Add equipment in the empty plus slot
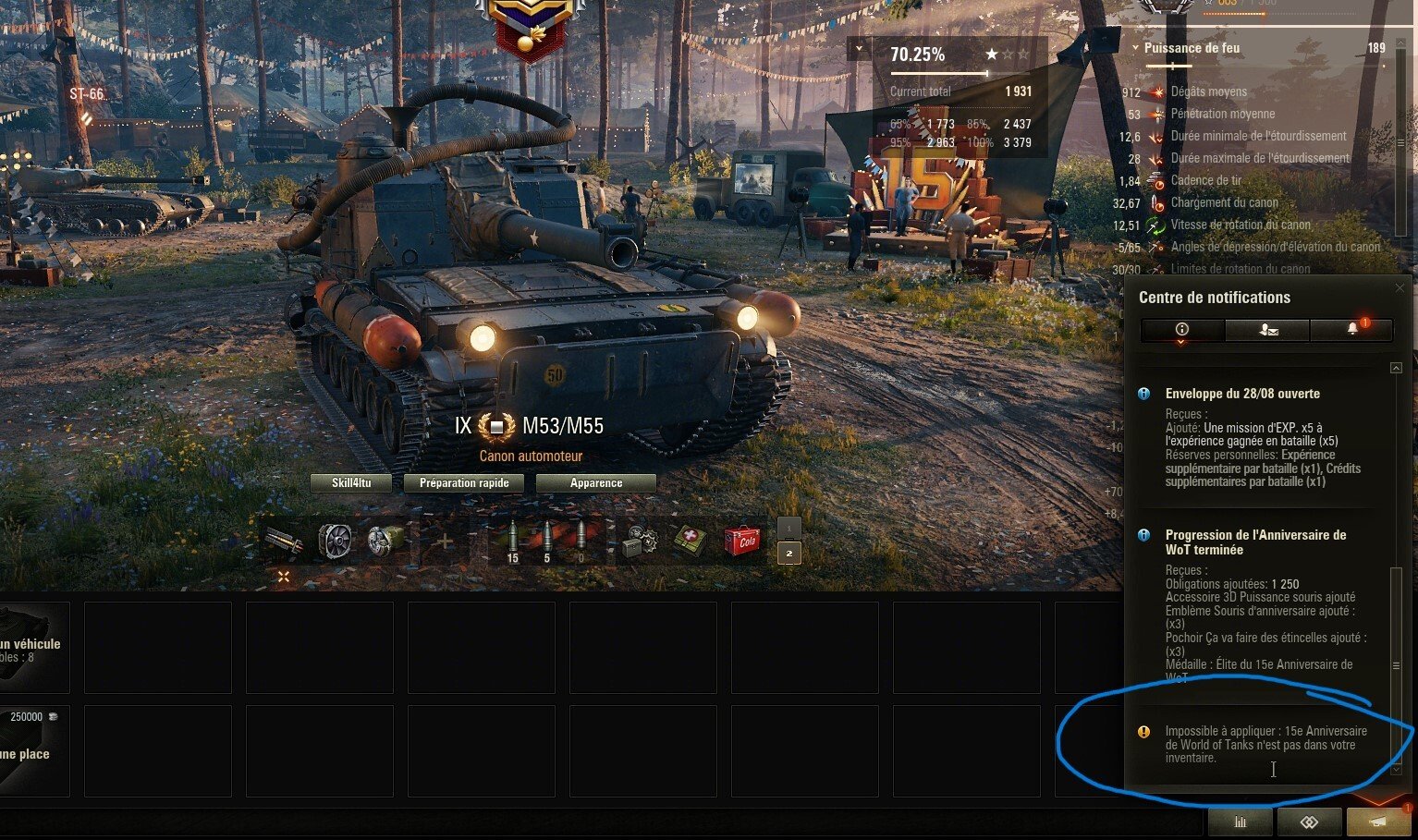Image resolution: width=1418 pixels, height=840 pixels. click(x=445, y=541)
